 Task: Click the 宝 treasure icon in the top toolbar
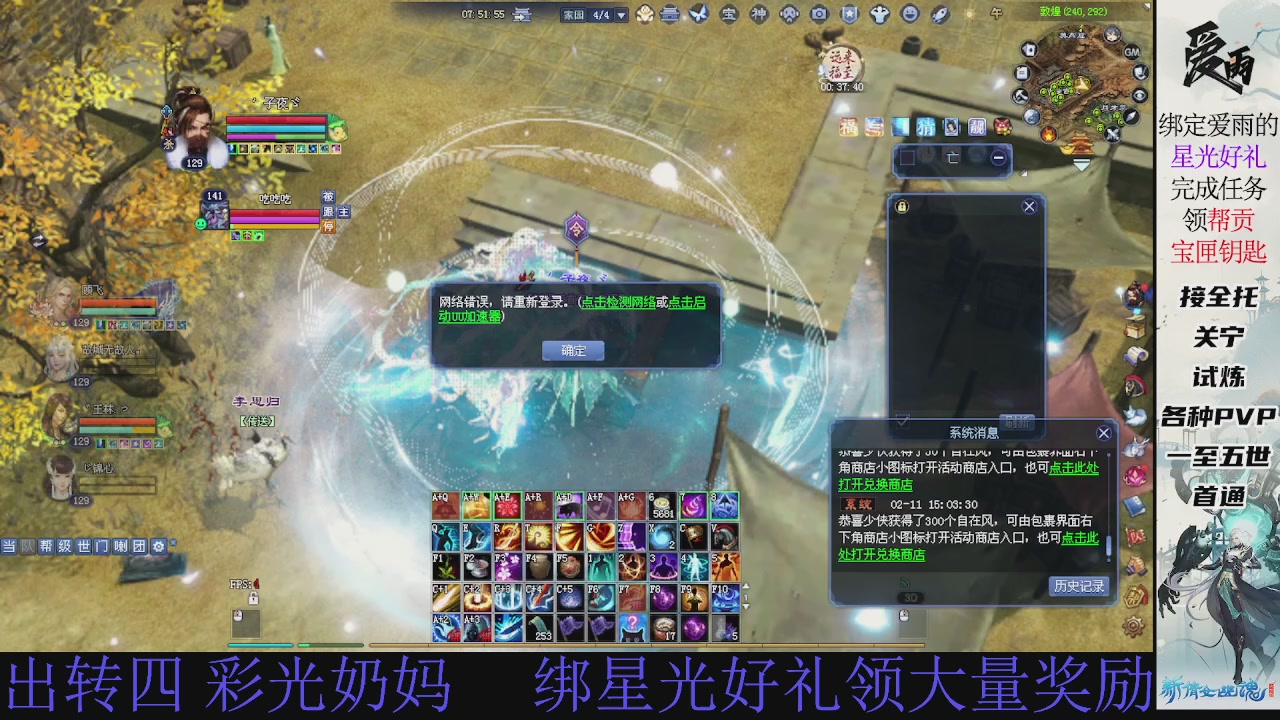tap(728, 13)
